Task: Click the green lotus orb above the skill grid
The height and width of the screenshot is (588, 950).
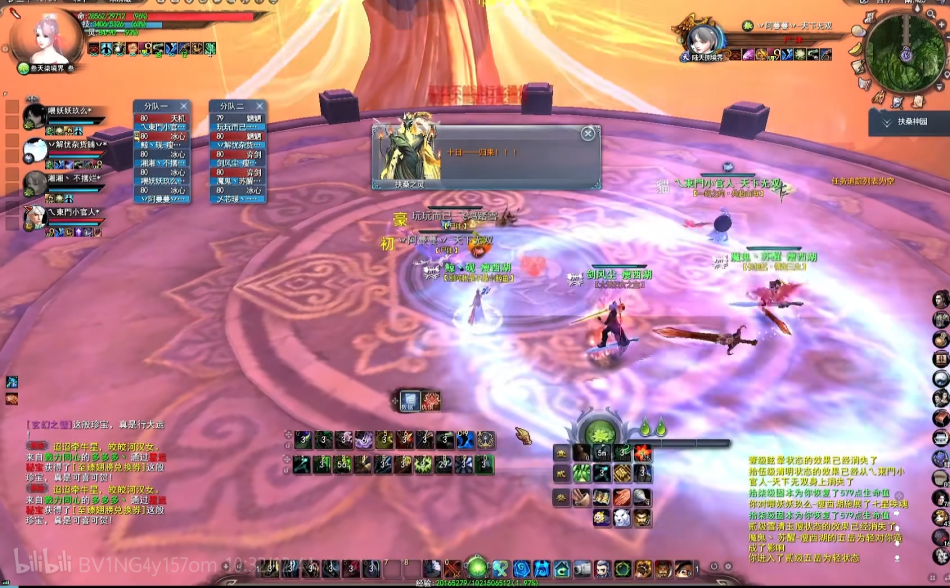Action: click(x=599, y=431)
